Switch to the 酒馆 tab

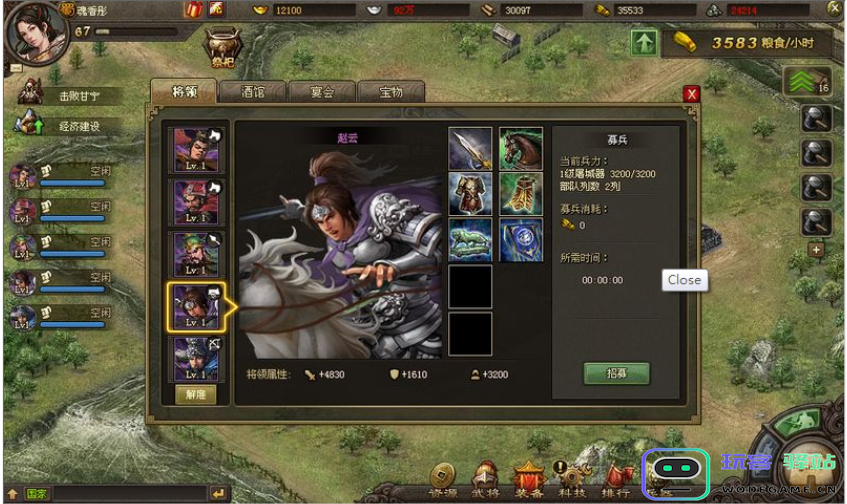pos(252,91)
